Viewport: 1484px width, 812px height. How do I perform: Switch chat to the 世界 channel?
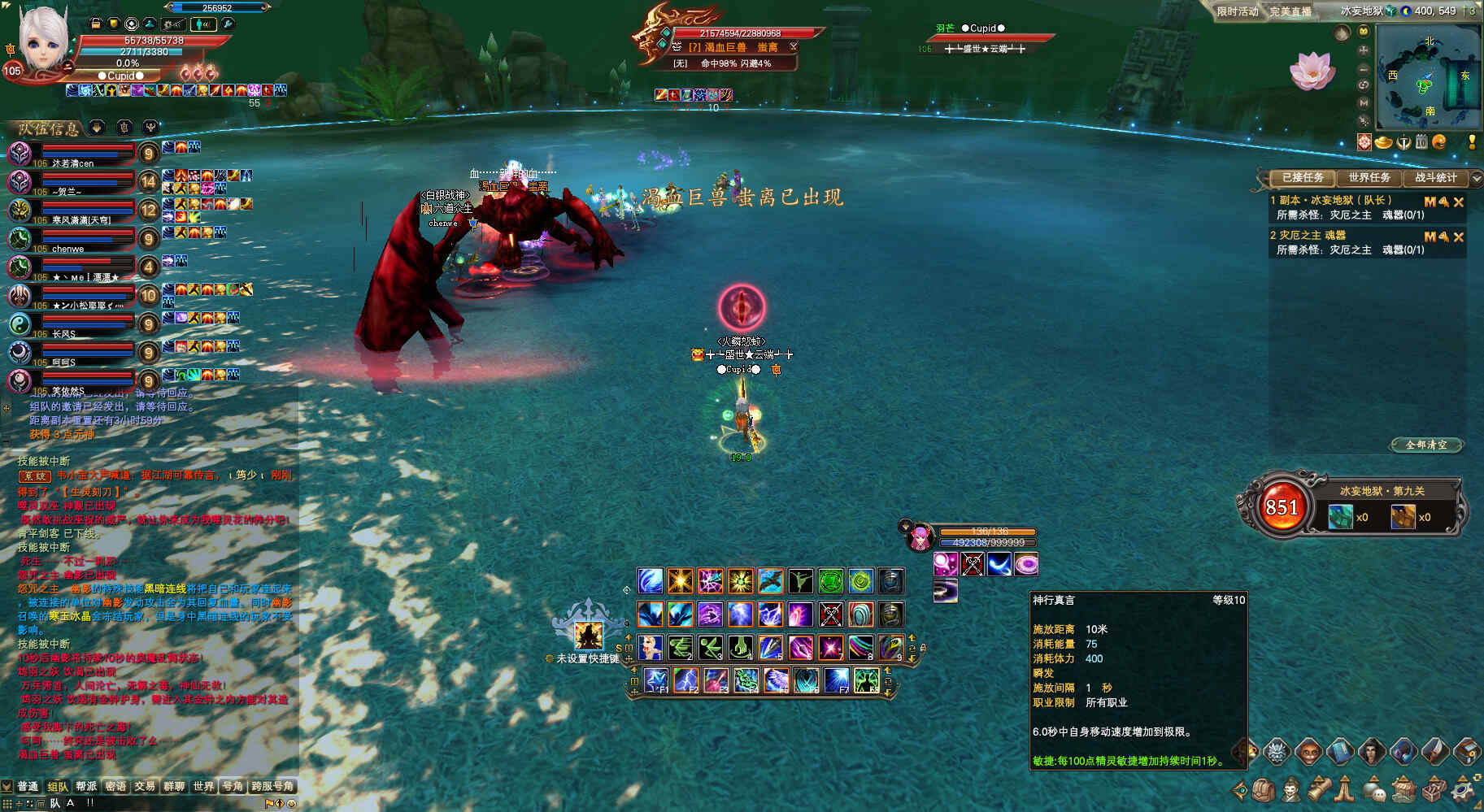pos(203,786)
